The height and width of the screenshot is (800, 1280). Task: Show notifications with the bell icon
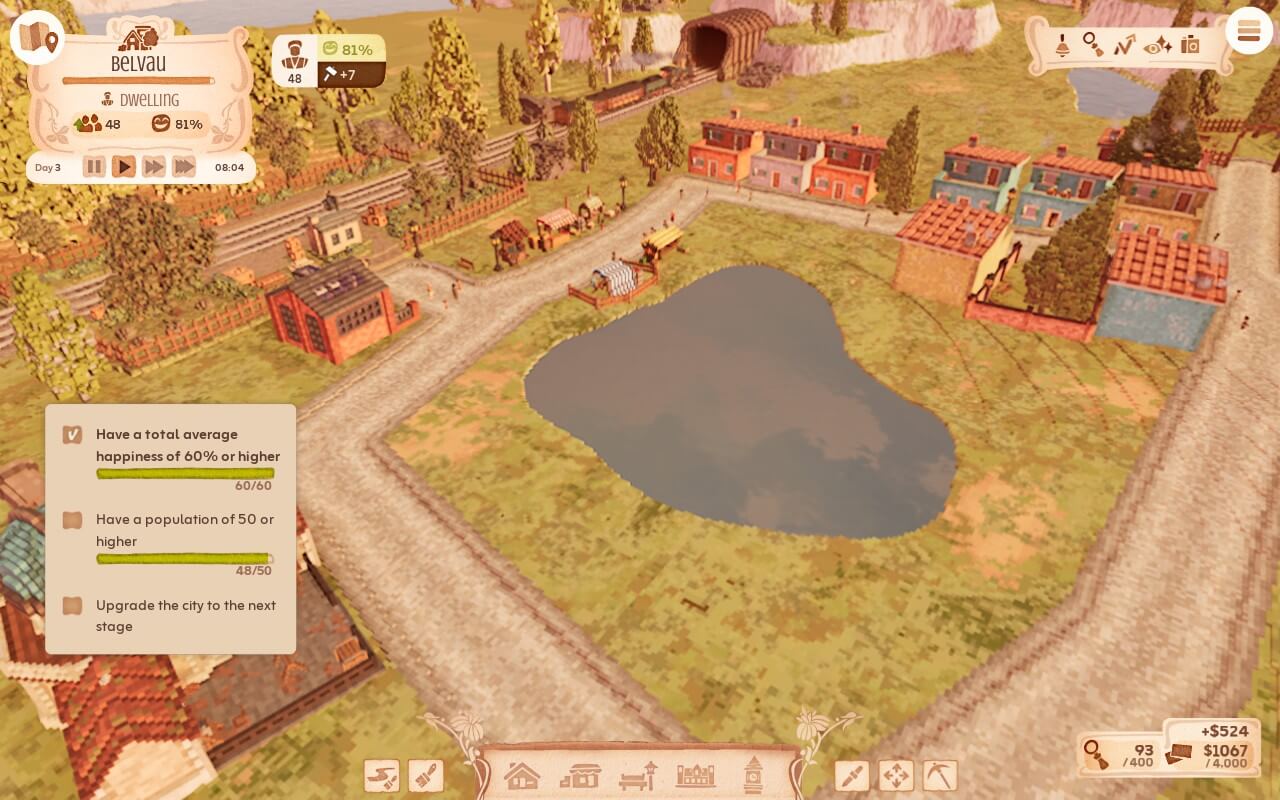coord(1062,45)
